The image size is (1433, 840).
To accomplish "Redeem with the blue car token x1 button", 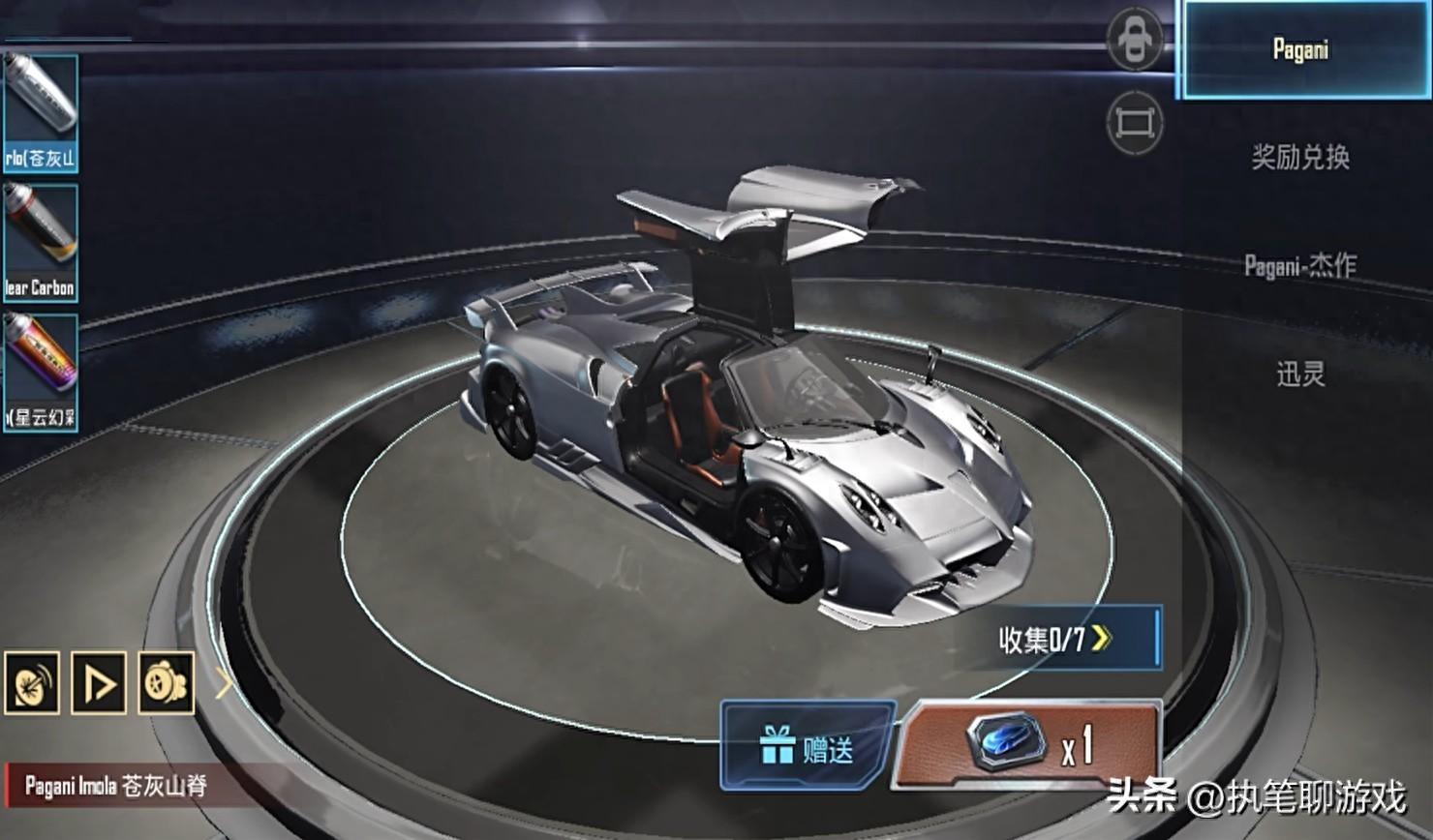I will click(x=1028, y=744).
